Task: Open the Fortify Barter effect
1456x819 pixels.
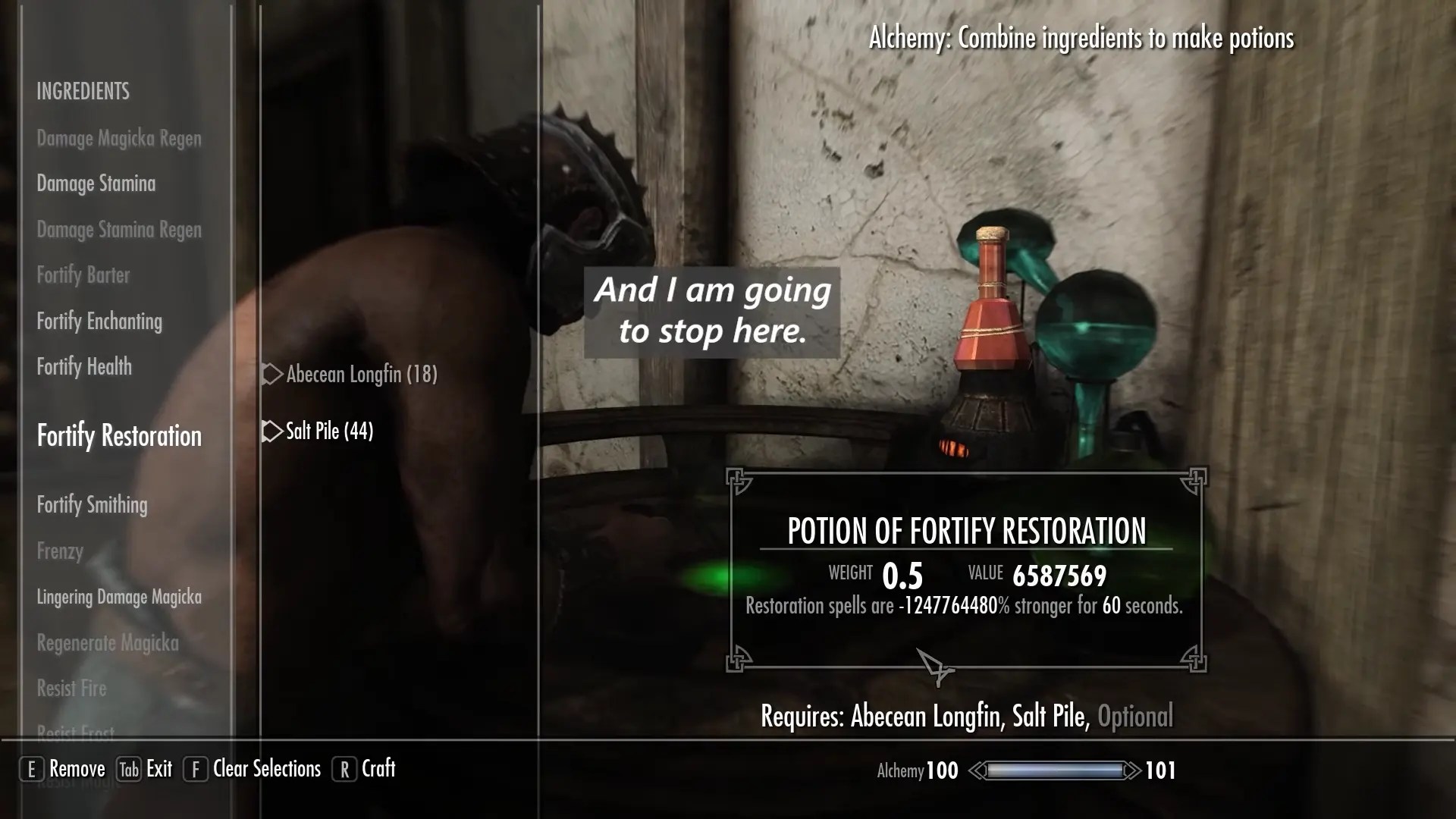Action: 83,275
